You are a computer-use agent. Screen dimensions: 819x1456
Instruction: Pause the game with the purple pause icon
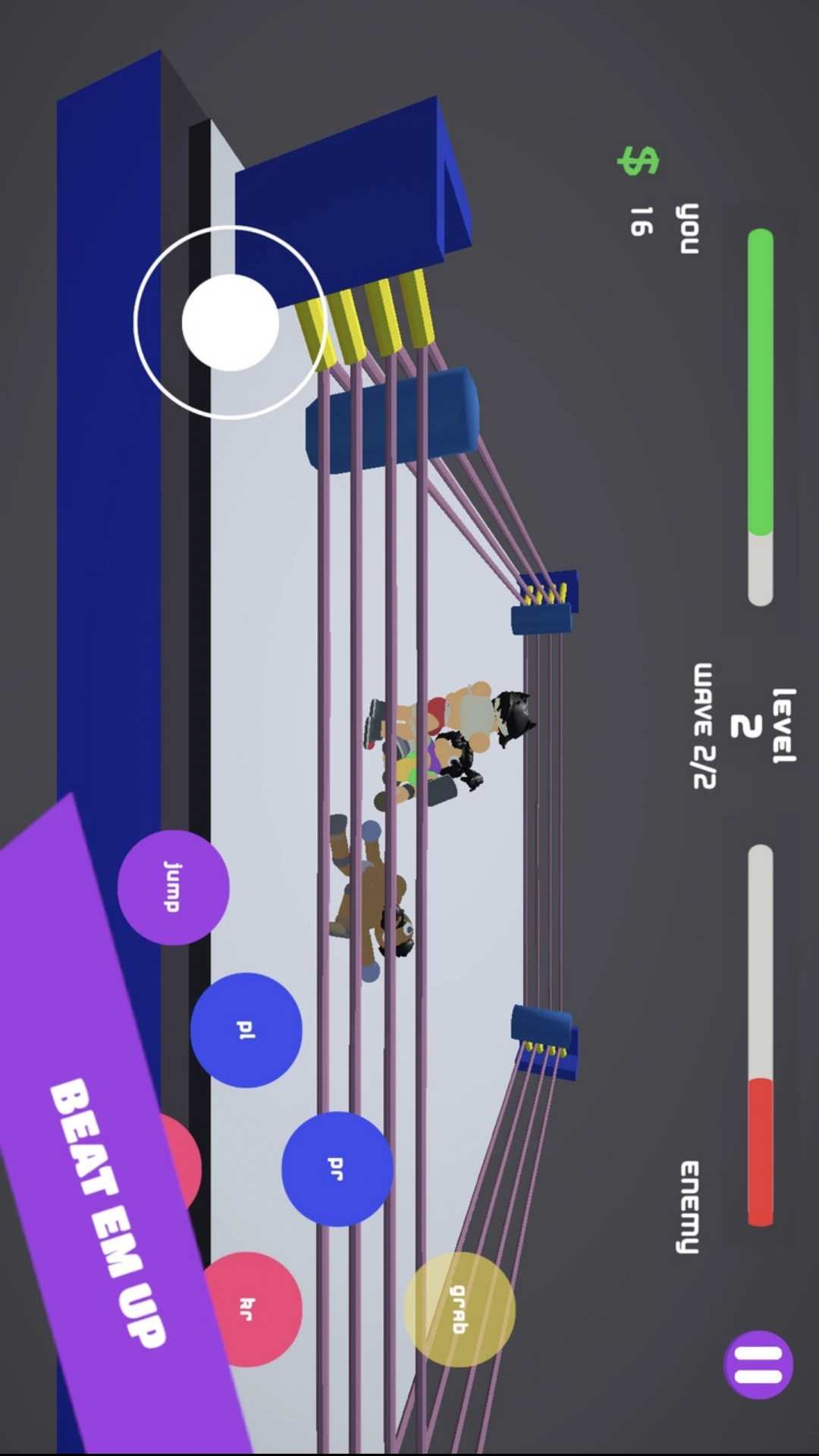click(758, 1365)
